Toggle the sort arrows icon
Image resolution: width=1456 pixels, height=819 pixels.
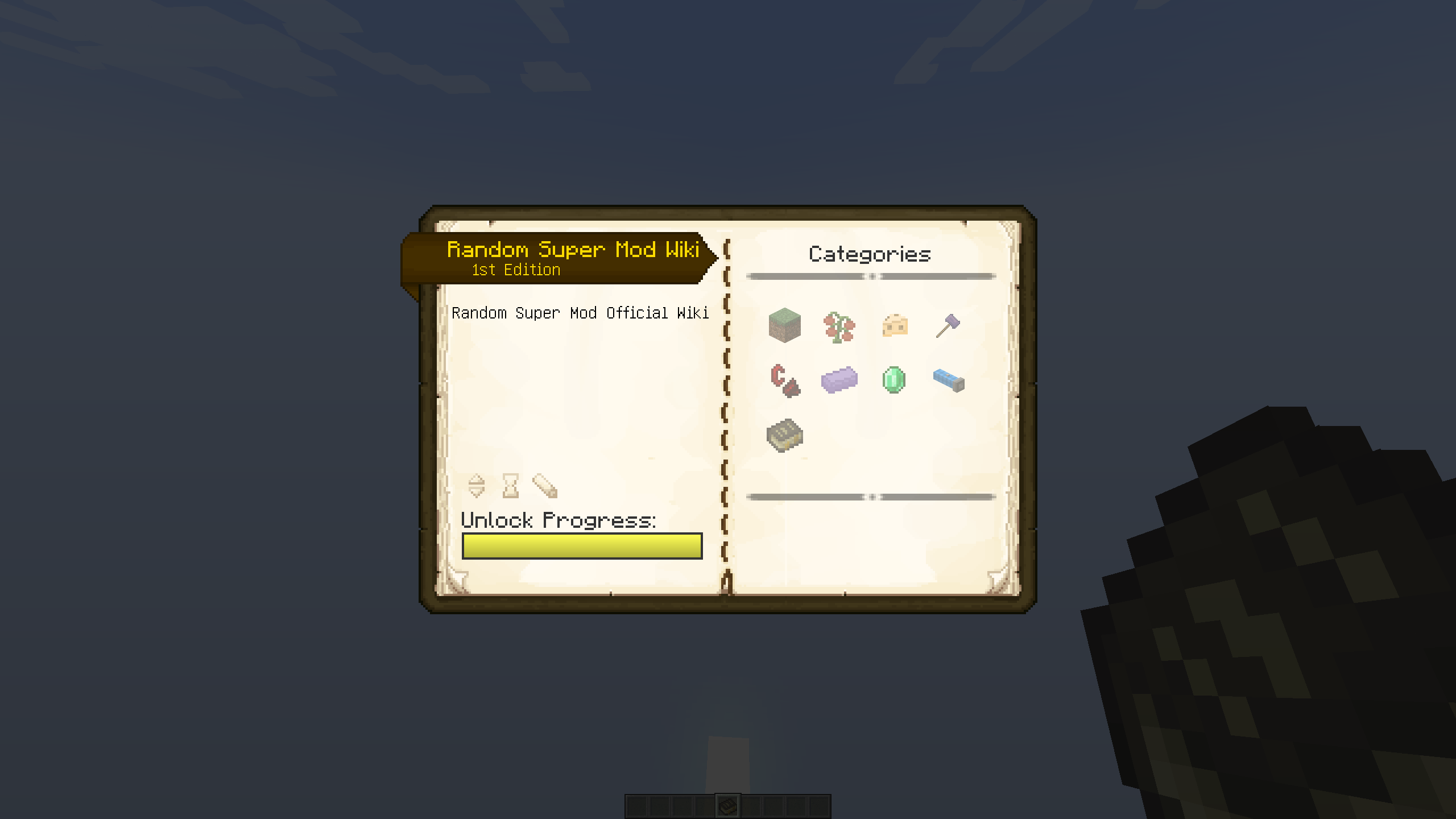[477, 486]
